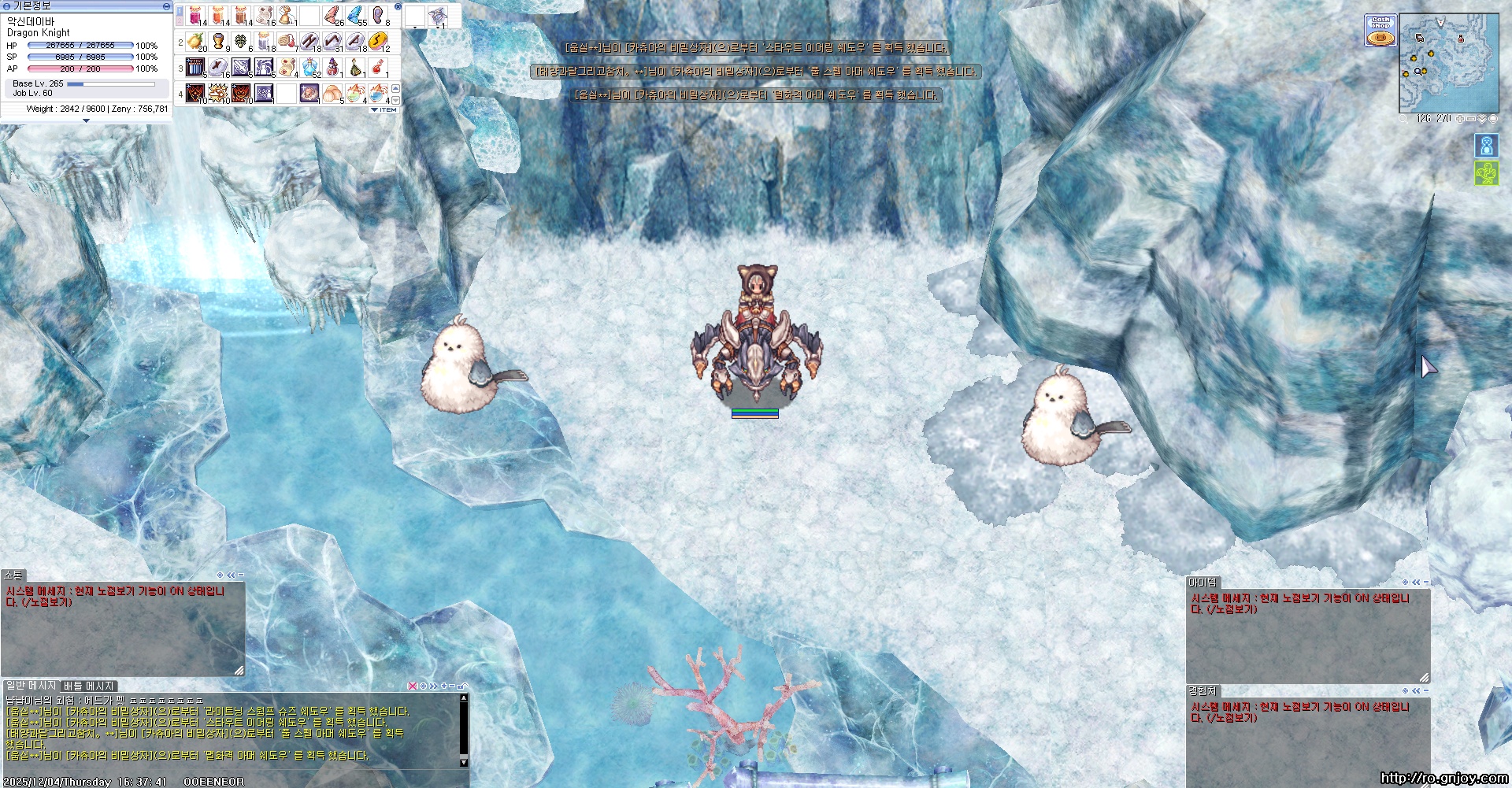Zoom in the minimap with plus button
This screenshot has height=788, width=1512.
[x=1460, y=119]
